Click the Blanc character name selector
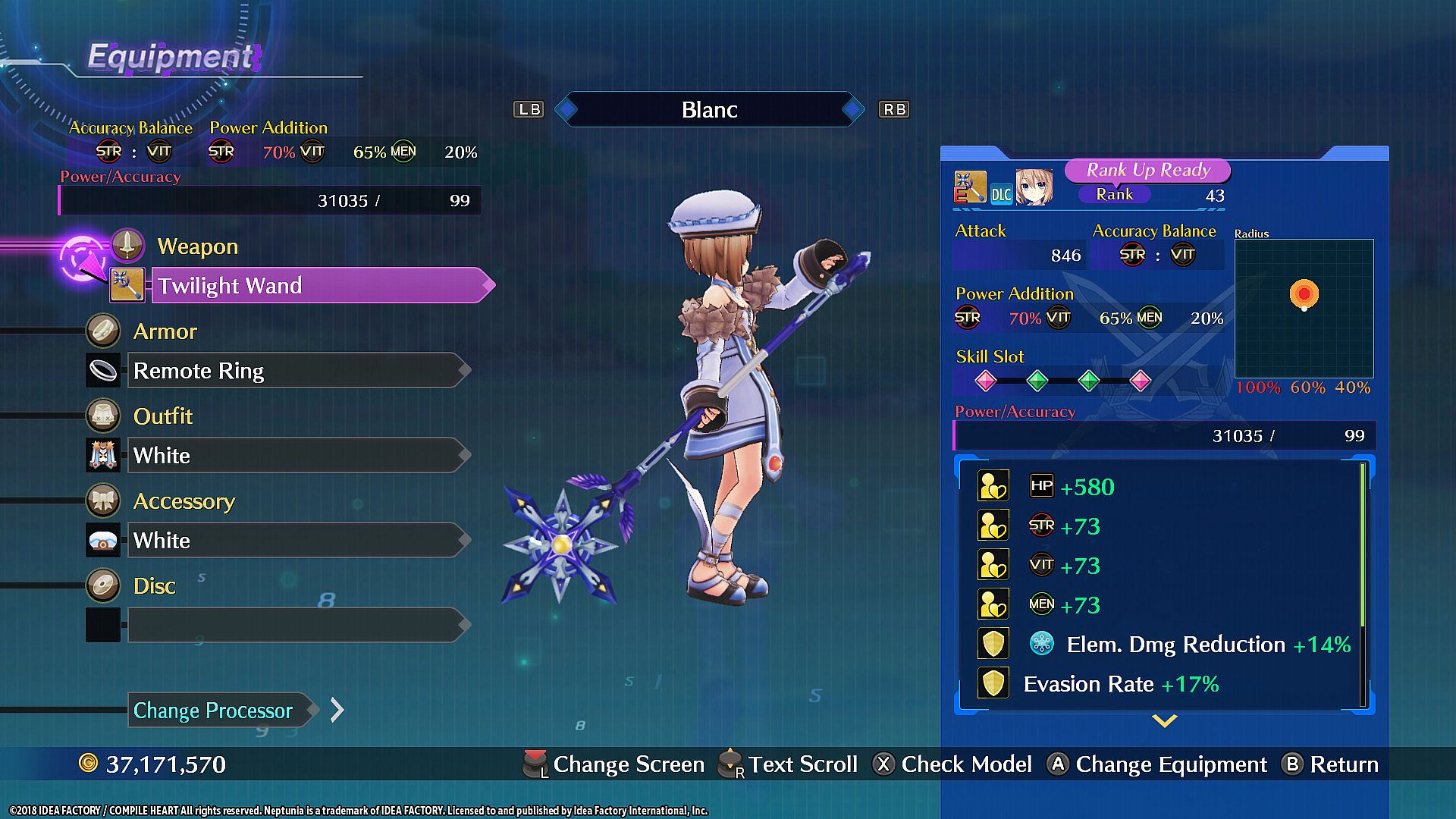The width and height of the screenshot is (1456, 819). pyautogui.click(x=709, y=110)
